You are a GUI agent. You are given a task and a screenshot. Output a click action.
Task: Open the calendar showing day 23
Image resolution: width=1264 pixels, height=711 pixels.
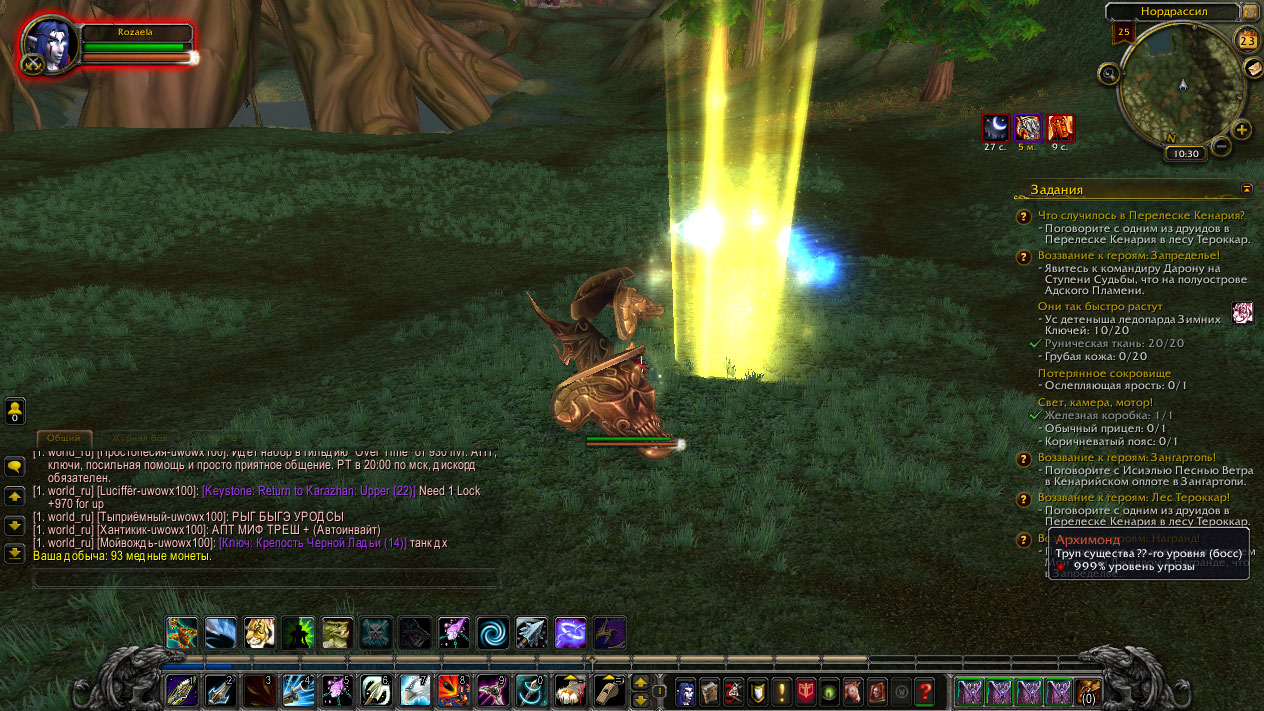point(1248,40)
